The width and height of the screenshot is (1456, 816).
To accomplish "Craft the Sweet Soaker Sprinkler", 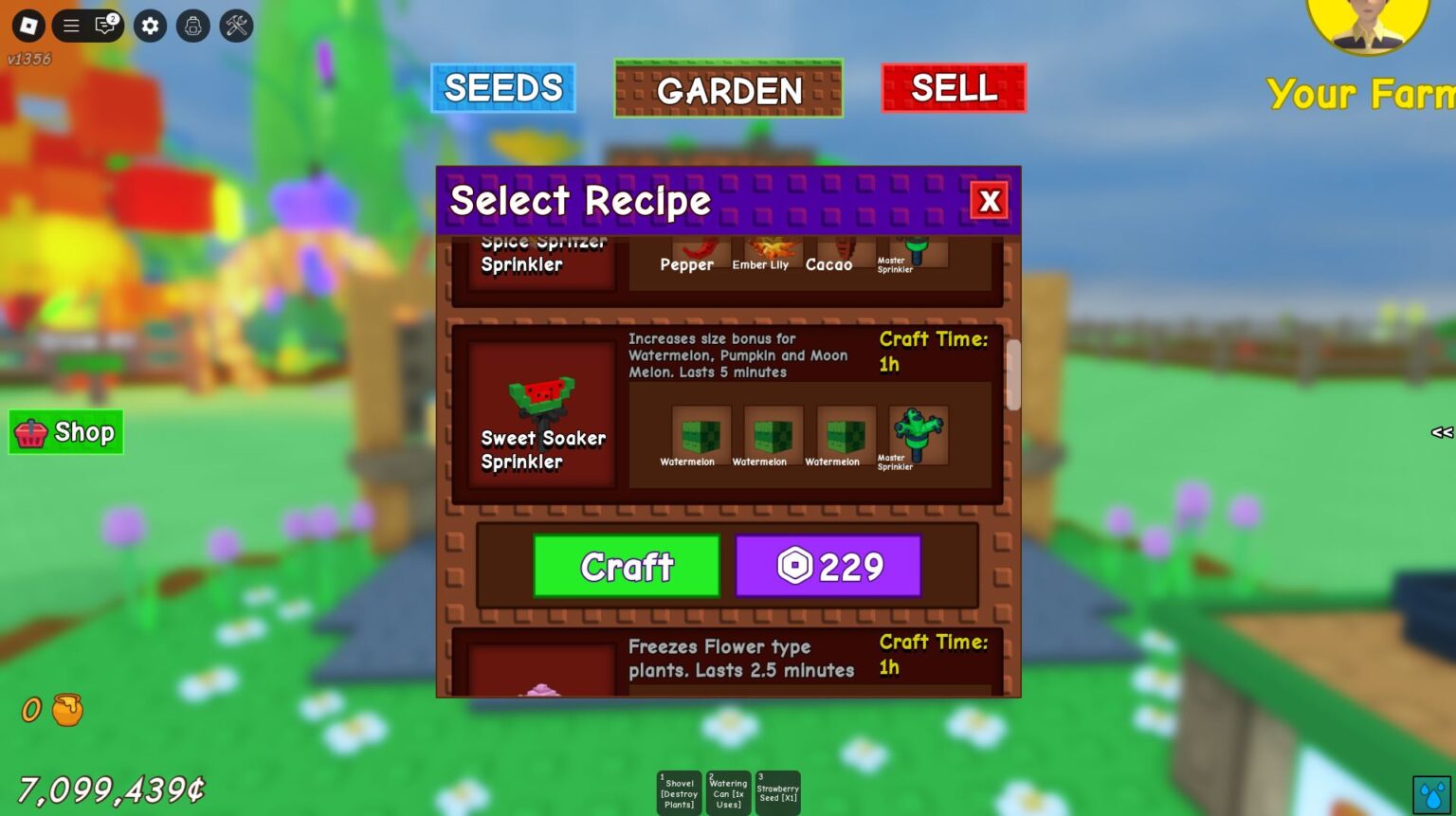I will click(626, 566).
